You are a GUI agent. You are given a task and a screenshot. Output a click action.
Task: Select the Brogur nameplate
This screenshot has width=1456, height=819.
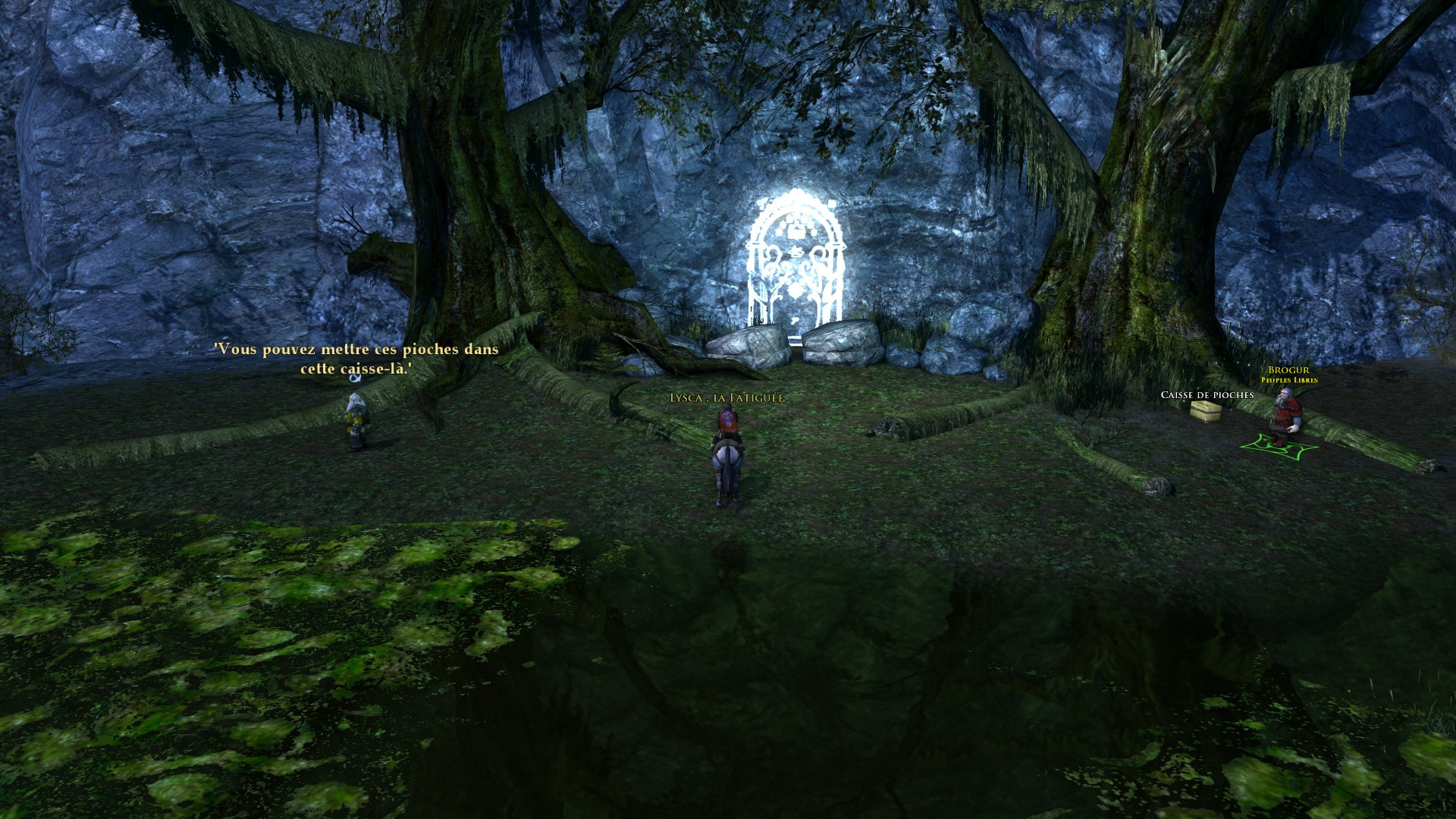[1288, 371]
